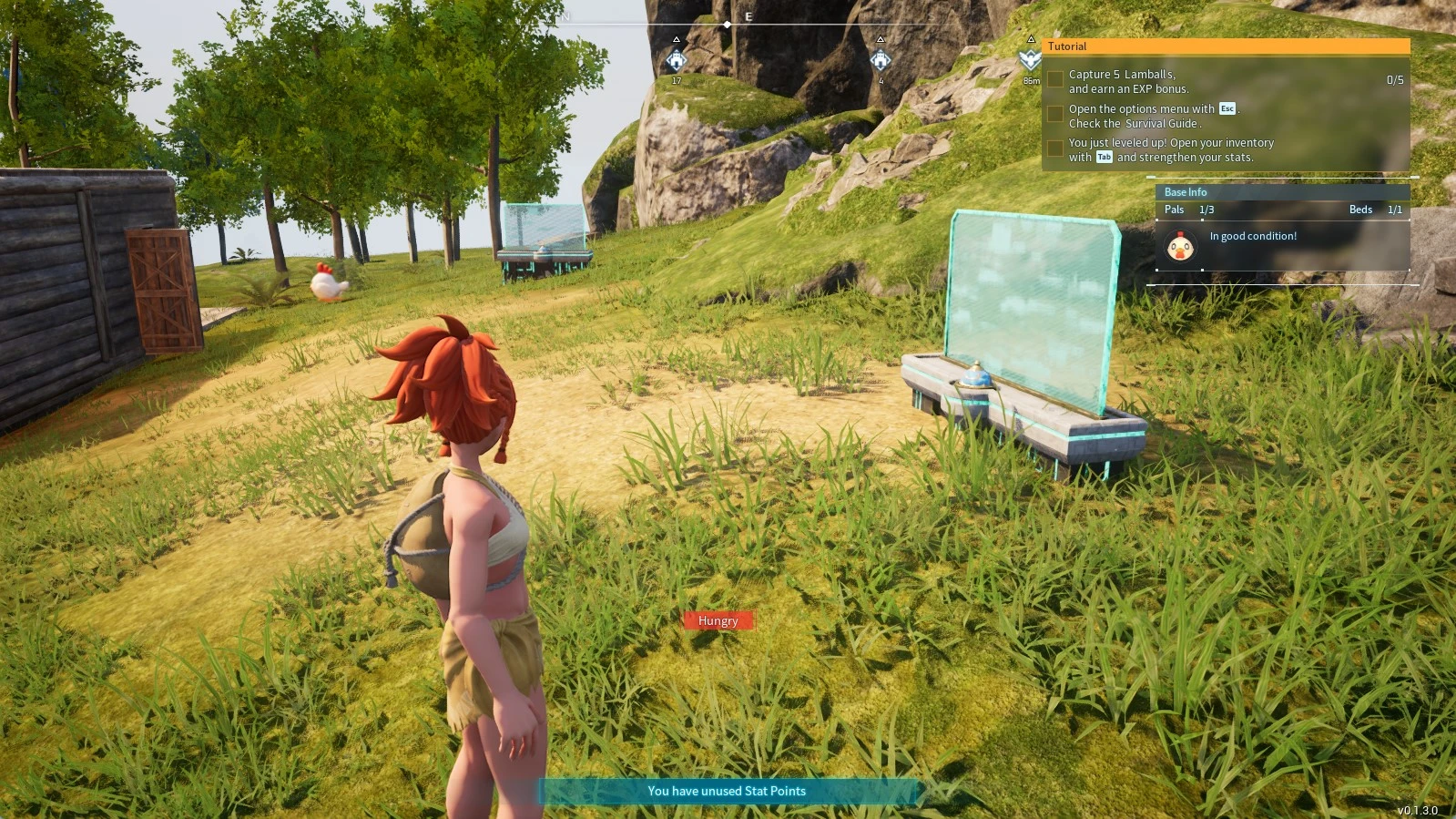Click the red Hungry status tag

click(x=718, y=620)
